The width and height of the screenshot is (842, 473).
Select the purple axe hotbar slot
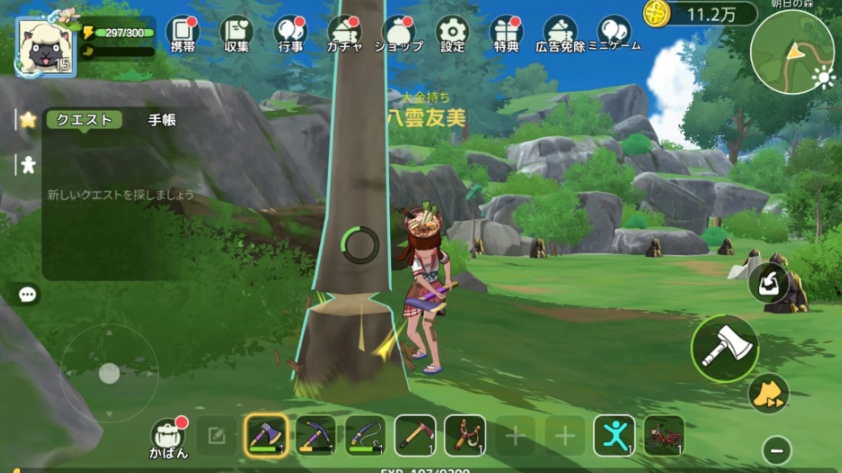(266, 435)
